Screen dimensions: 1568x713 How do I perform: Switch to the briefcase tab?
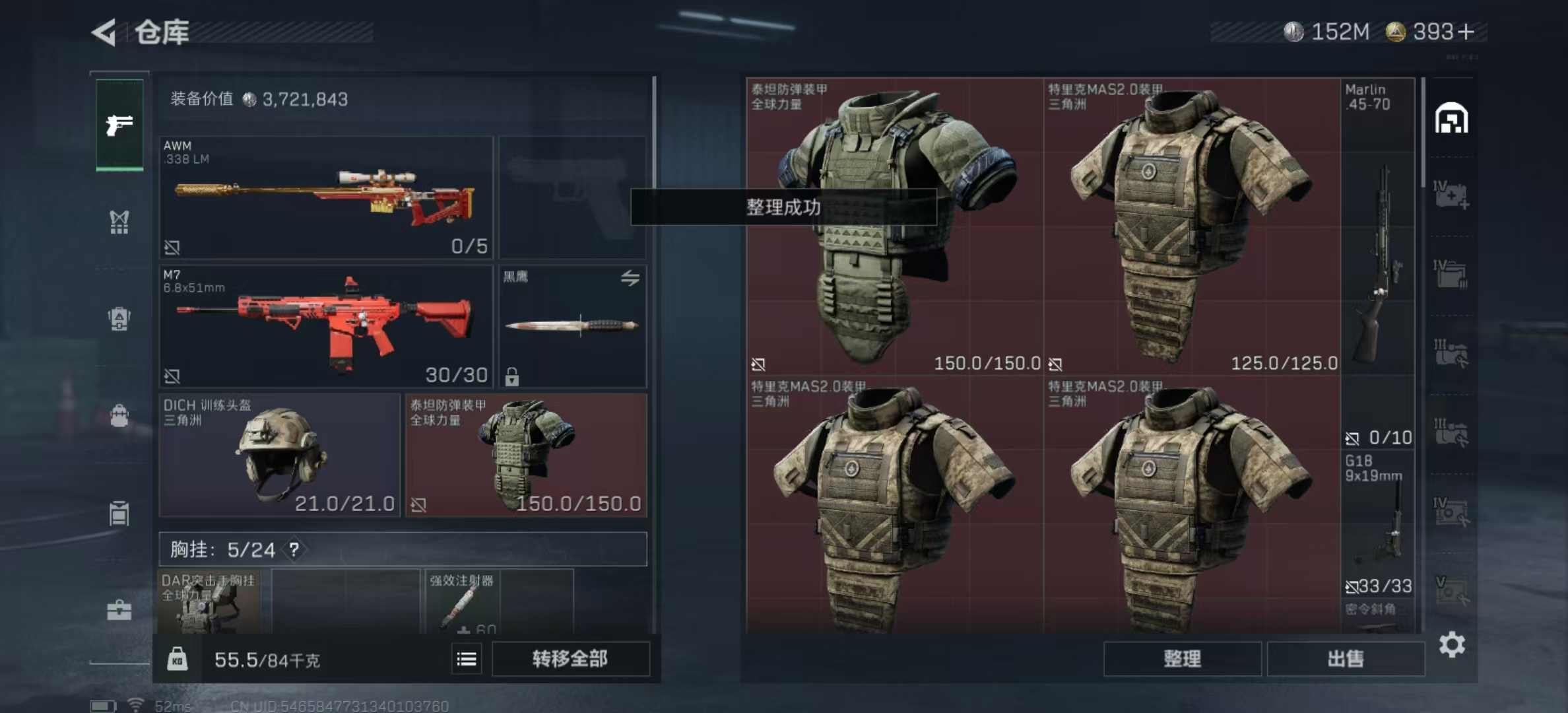click(x=119, y=611)
